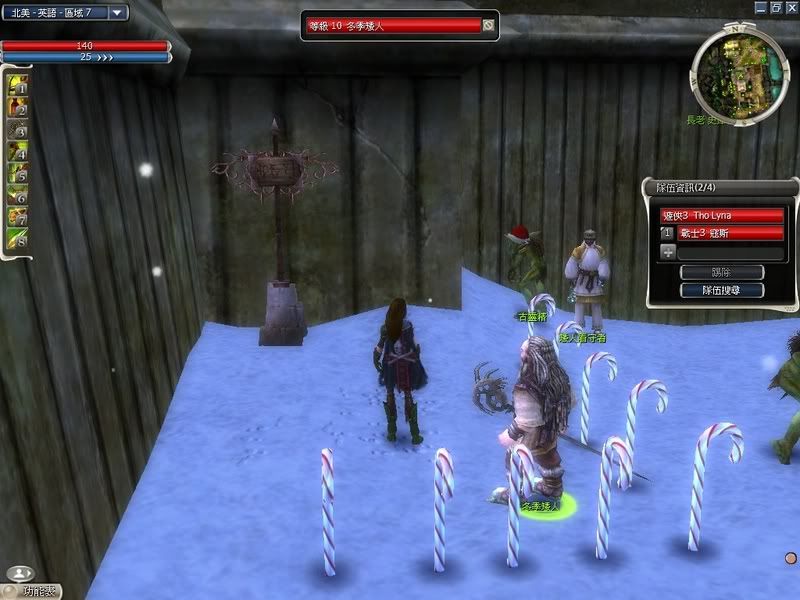Click the small icon beside the target's name bar
Image resolution: width=800 pixels, height=600 pixels.
tap(488, 25)
